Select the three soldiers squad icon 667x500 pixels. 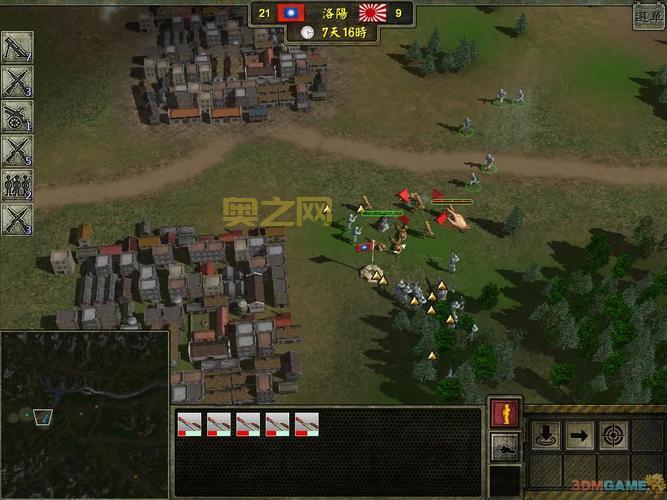point(17,185)
